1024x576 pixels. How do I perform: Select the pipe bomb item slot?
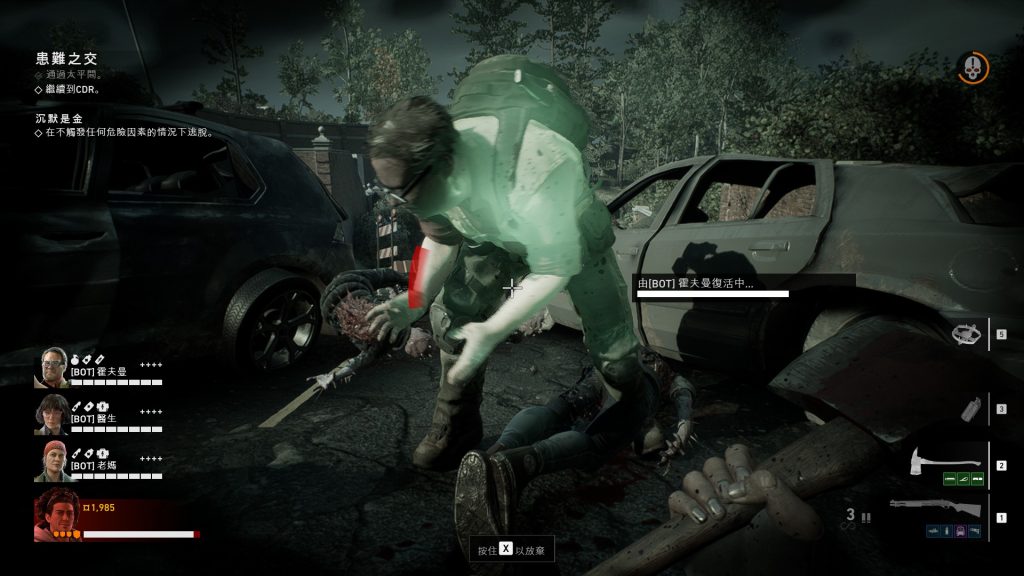[x=967, y=409]
